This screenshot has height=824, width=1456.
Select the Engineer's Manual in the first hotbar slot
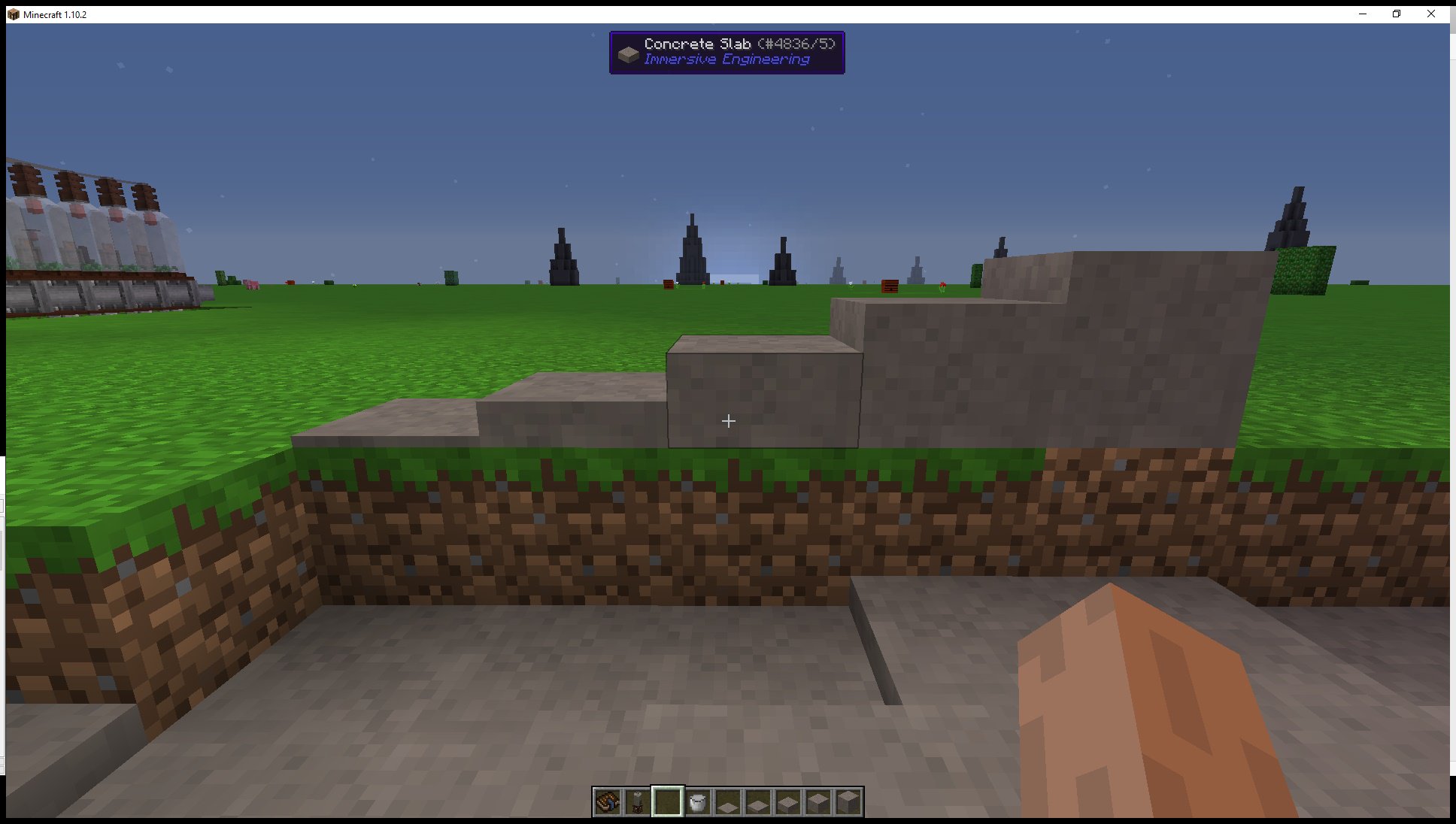click(x=608, y=803)
